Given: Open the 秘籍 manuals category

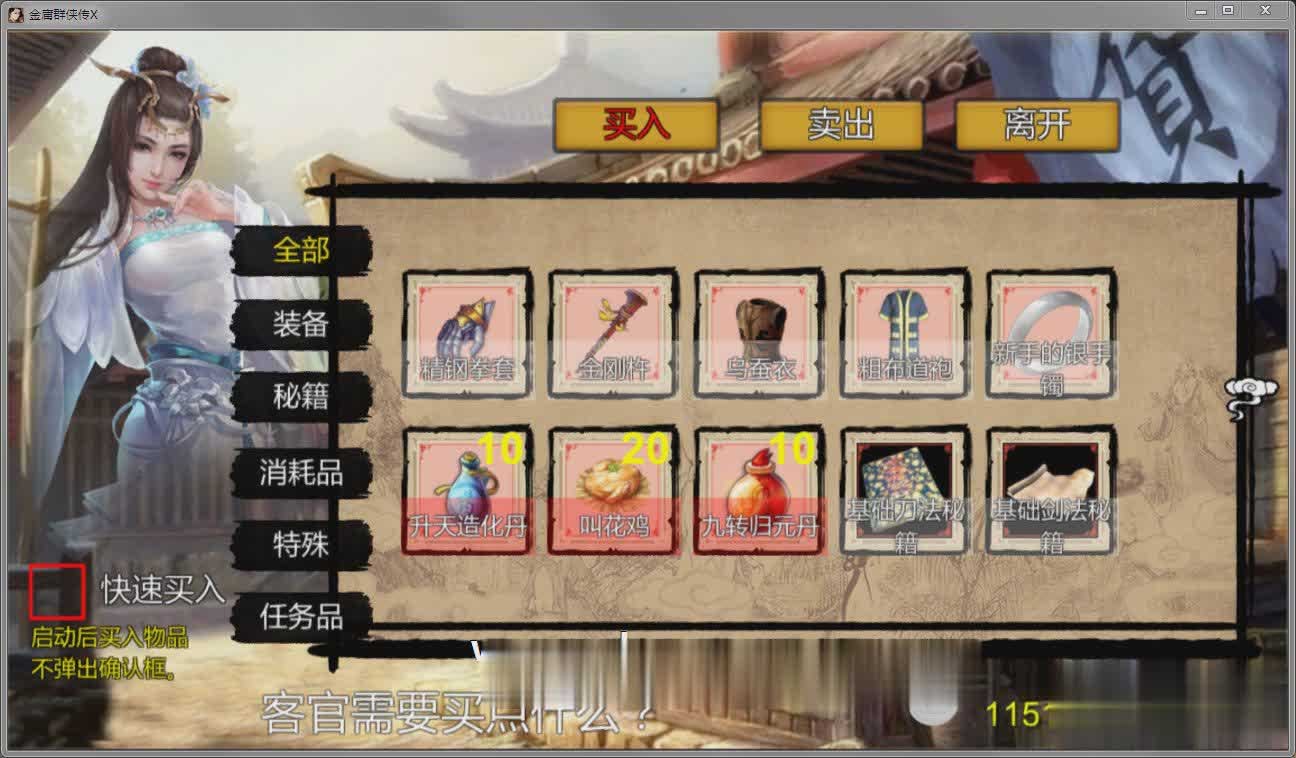Looking at the screenshot, I should pos(302,397).
